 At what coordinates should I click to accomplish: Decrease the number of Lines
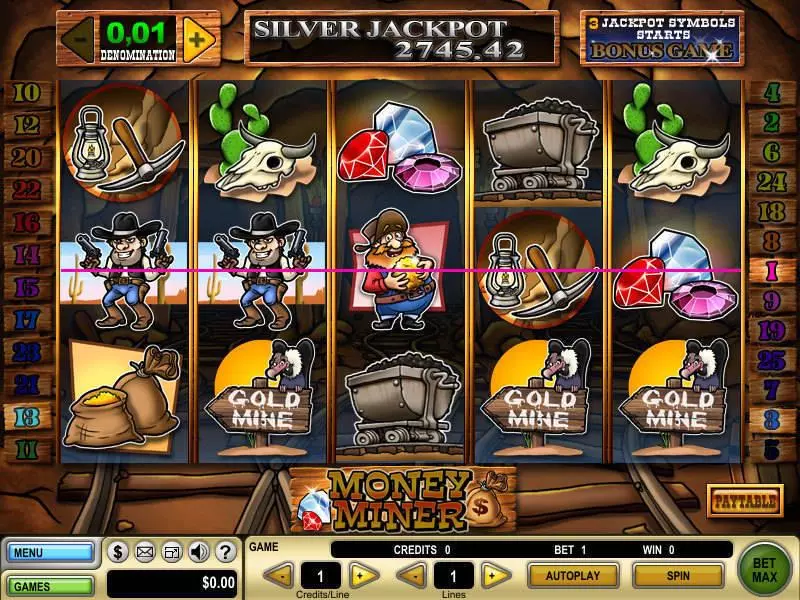(x=412, y=576)
